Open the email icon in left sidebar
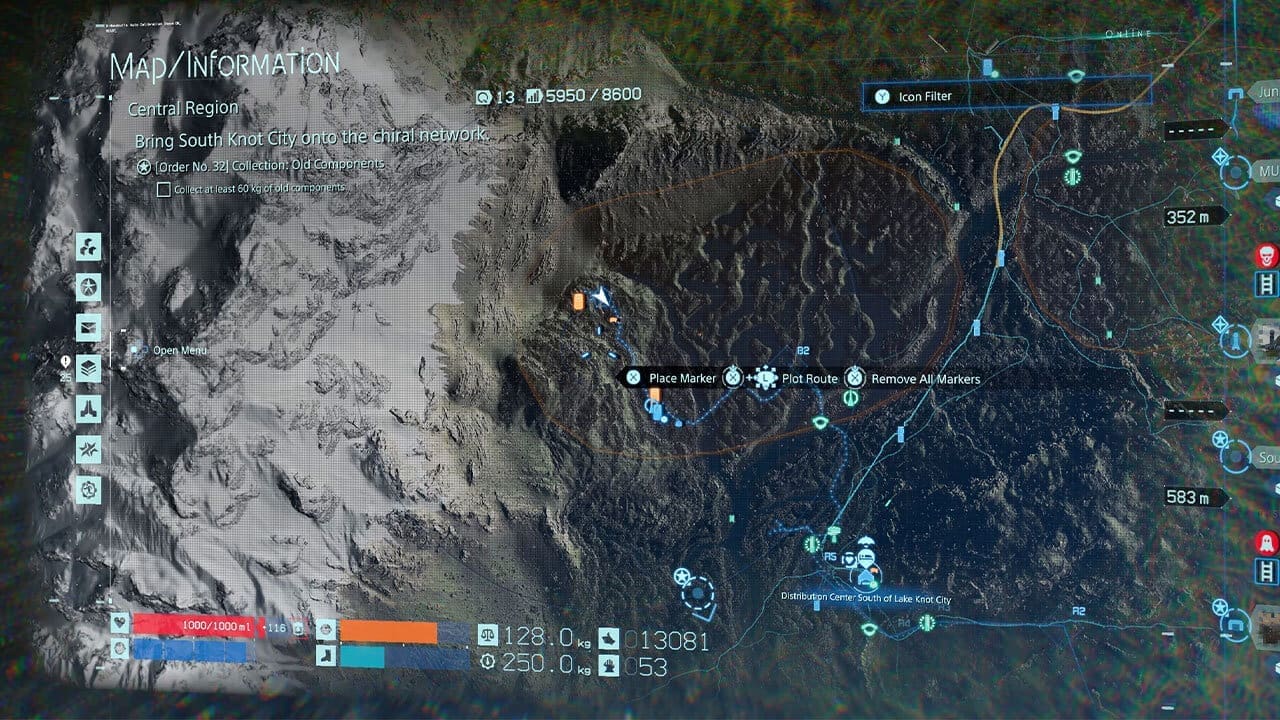 [89, 327]
